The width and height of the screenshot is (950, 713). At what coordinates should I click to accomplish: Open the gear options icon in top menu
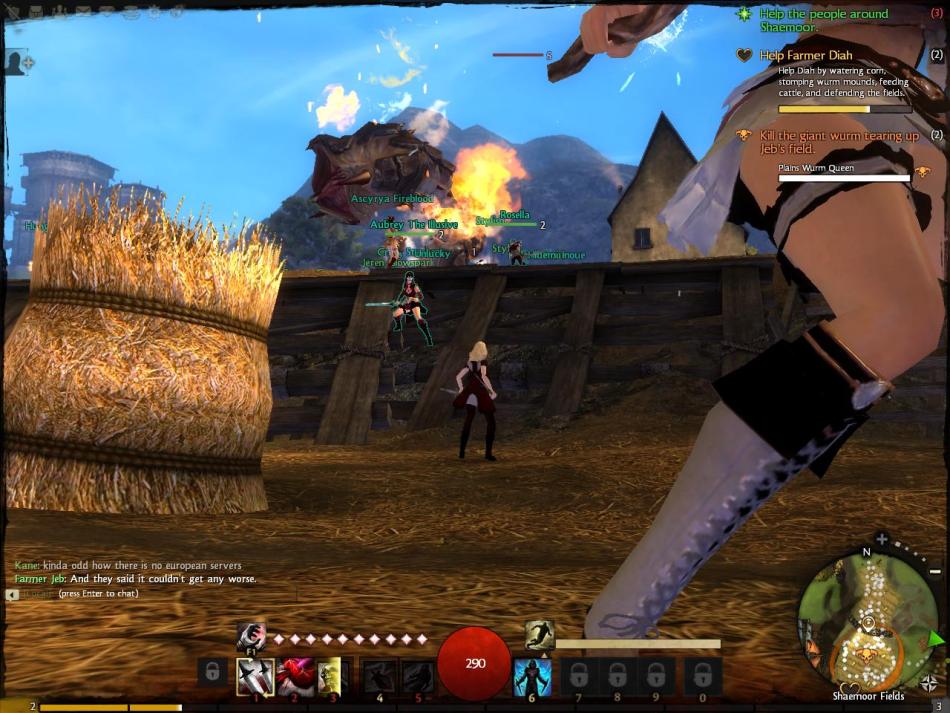click(x=154, y=12)
